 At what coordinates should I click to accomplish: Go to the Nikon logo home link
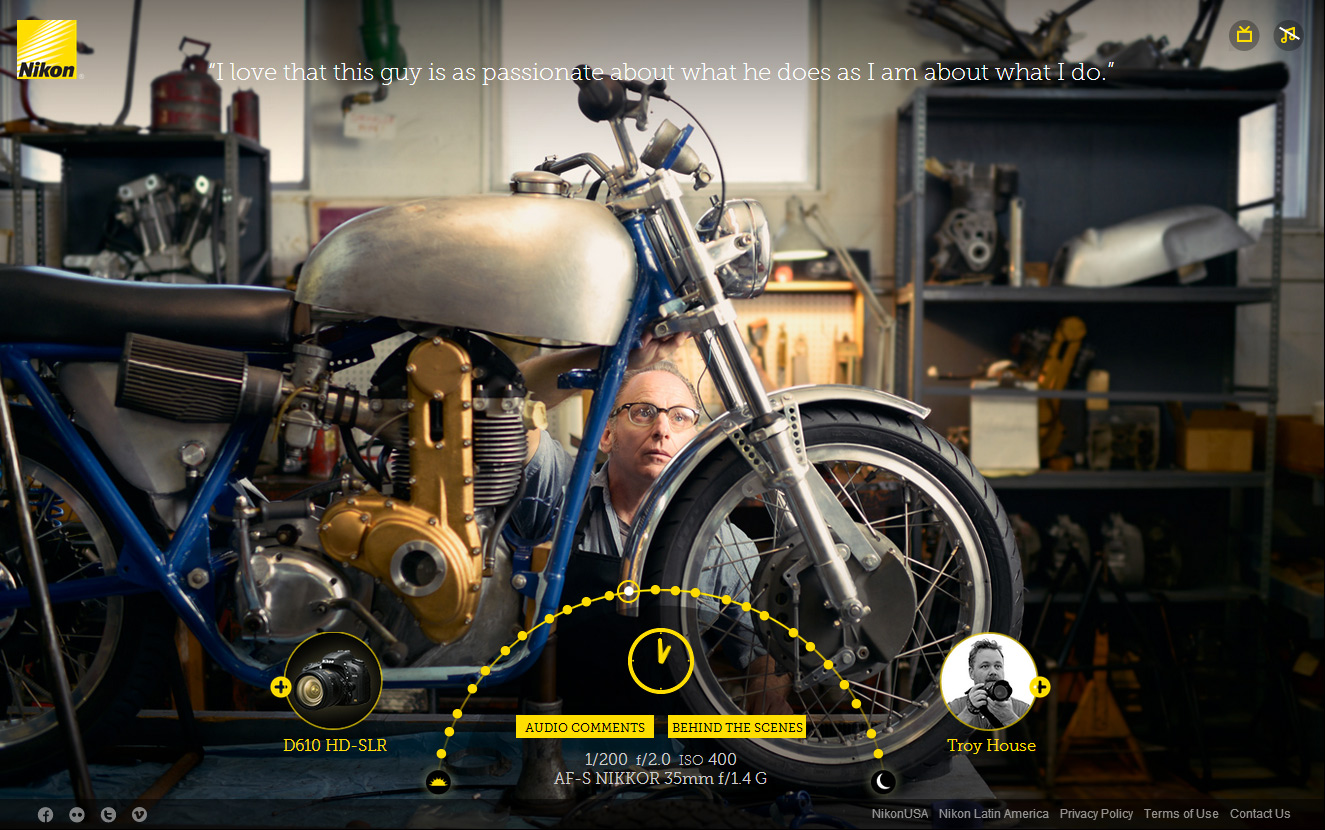pyautogui.click(x=46, y=50)
